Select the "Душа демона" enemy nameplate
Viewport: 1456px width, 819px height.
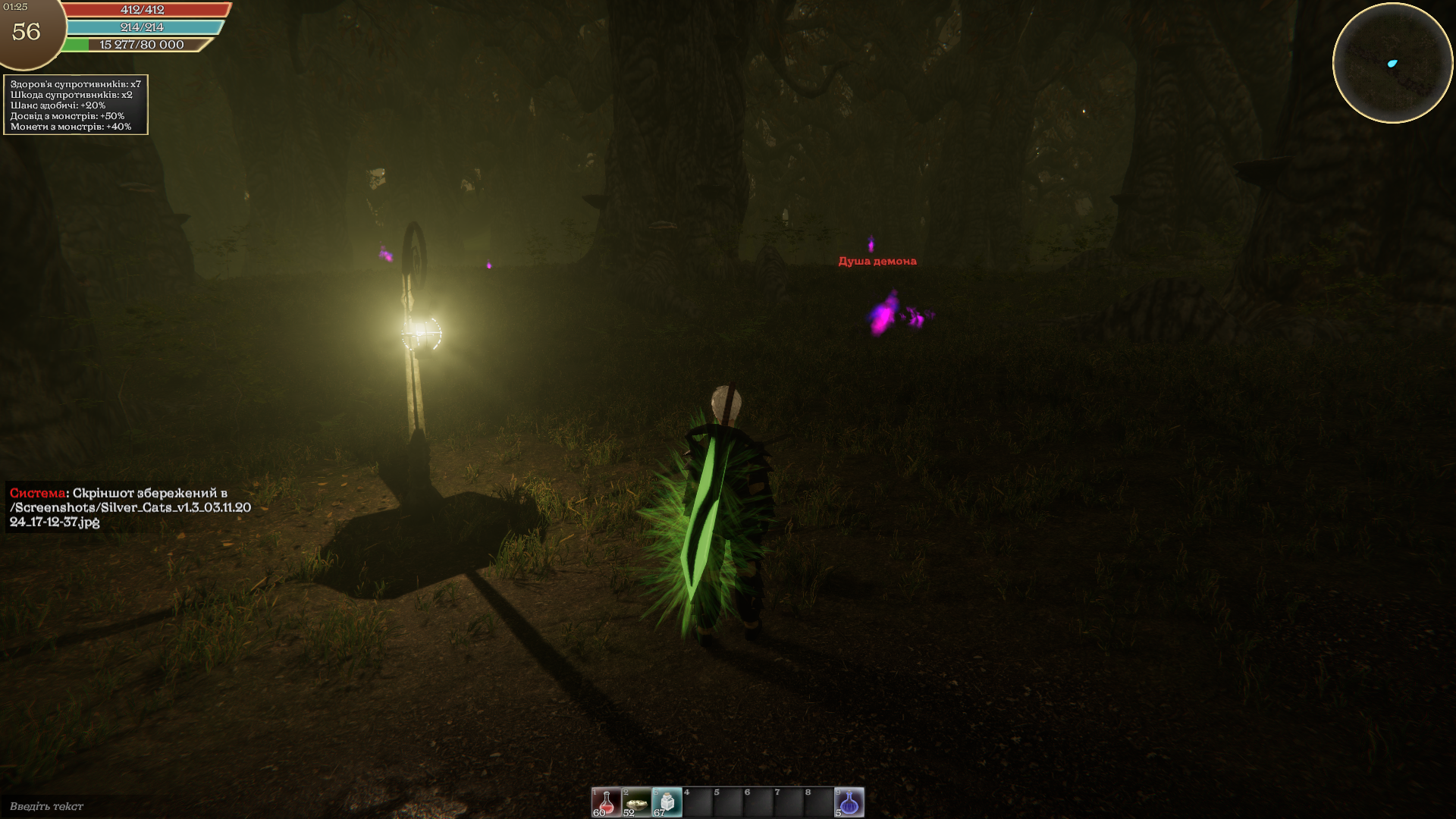[x=877, y=262]
